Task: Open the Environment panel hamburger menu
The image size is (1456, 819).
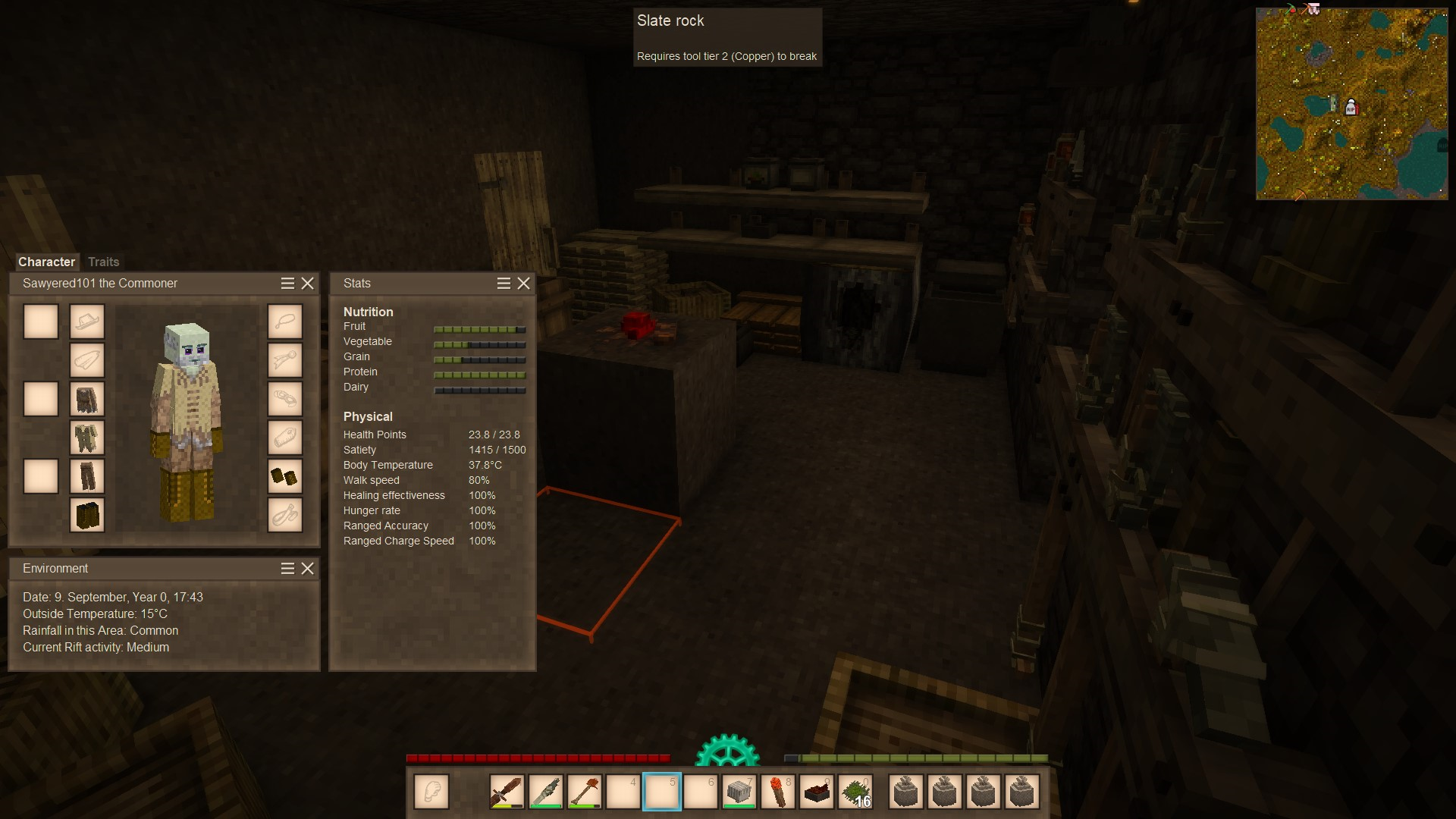Action: pyautogui.click(x=287, y=568)
